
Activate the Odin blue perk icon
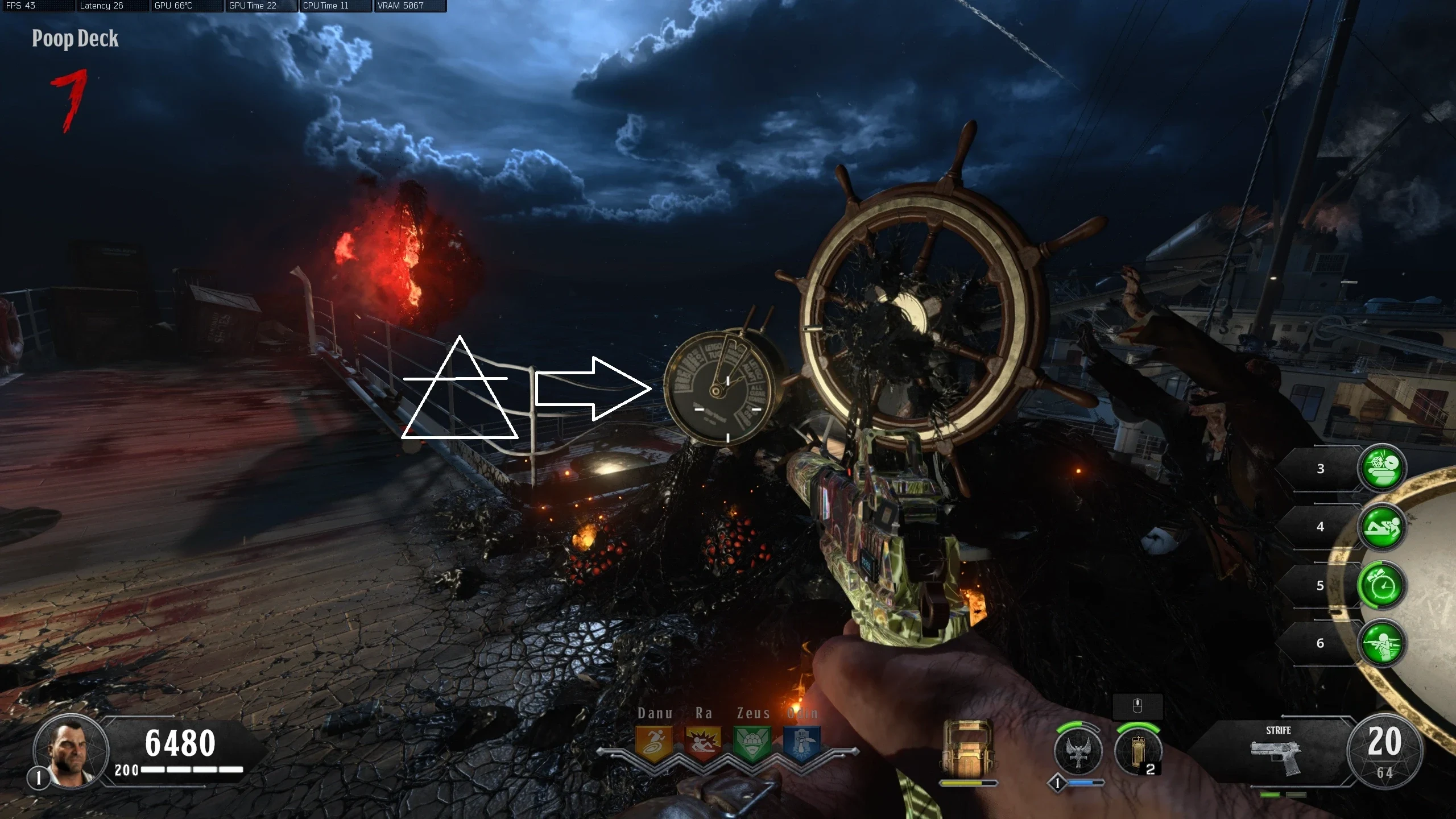pyautogui.click(x=801, y=743)
